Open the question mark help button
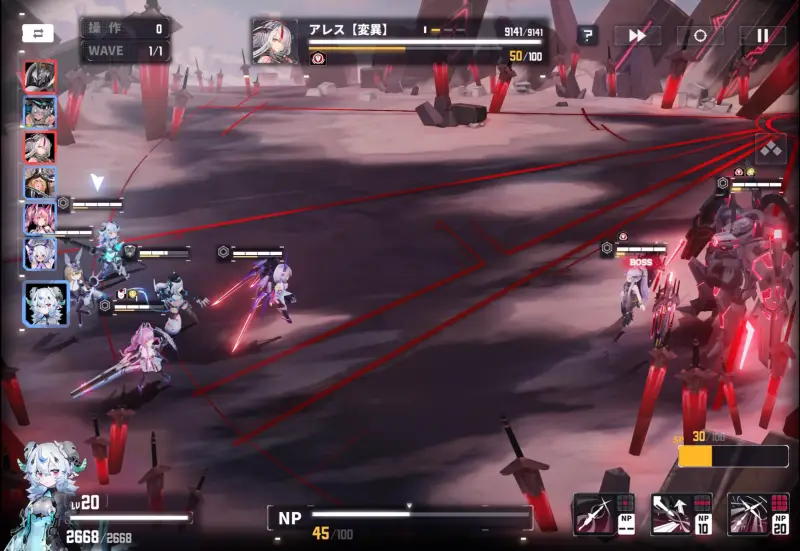The width and height of the screenshot is (800, 551). coord(588,36)
